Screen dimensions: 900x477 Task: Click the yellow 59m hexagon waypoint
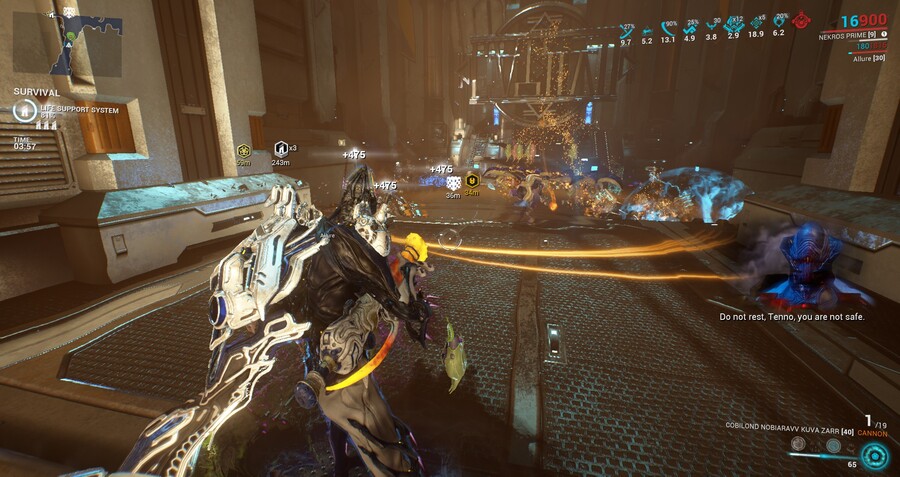pos(243,150)
